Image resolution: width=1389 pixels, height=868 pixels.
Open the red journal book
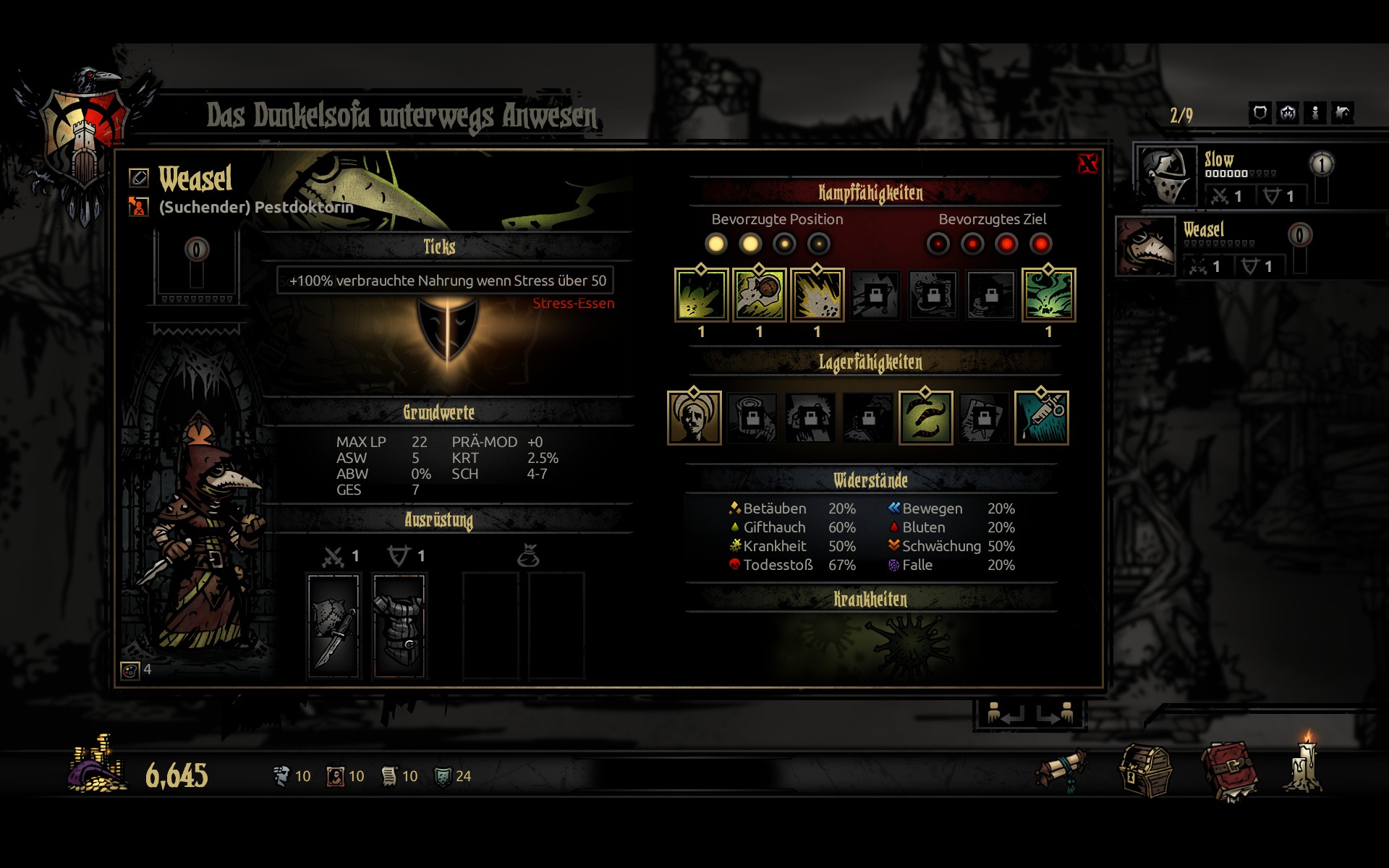(1229, 772)
